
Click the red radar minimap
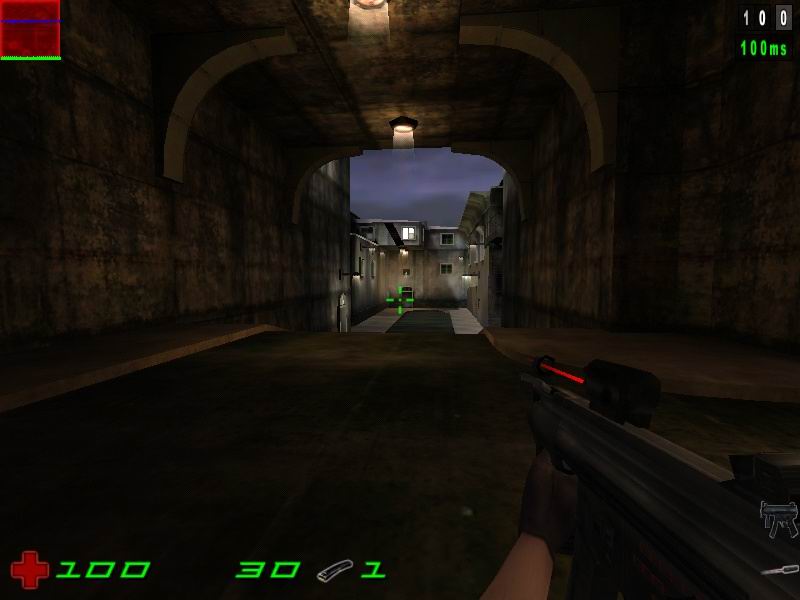[30, 28]
